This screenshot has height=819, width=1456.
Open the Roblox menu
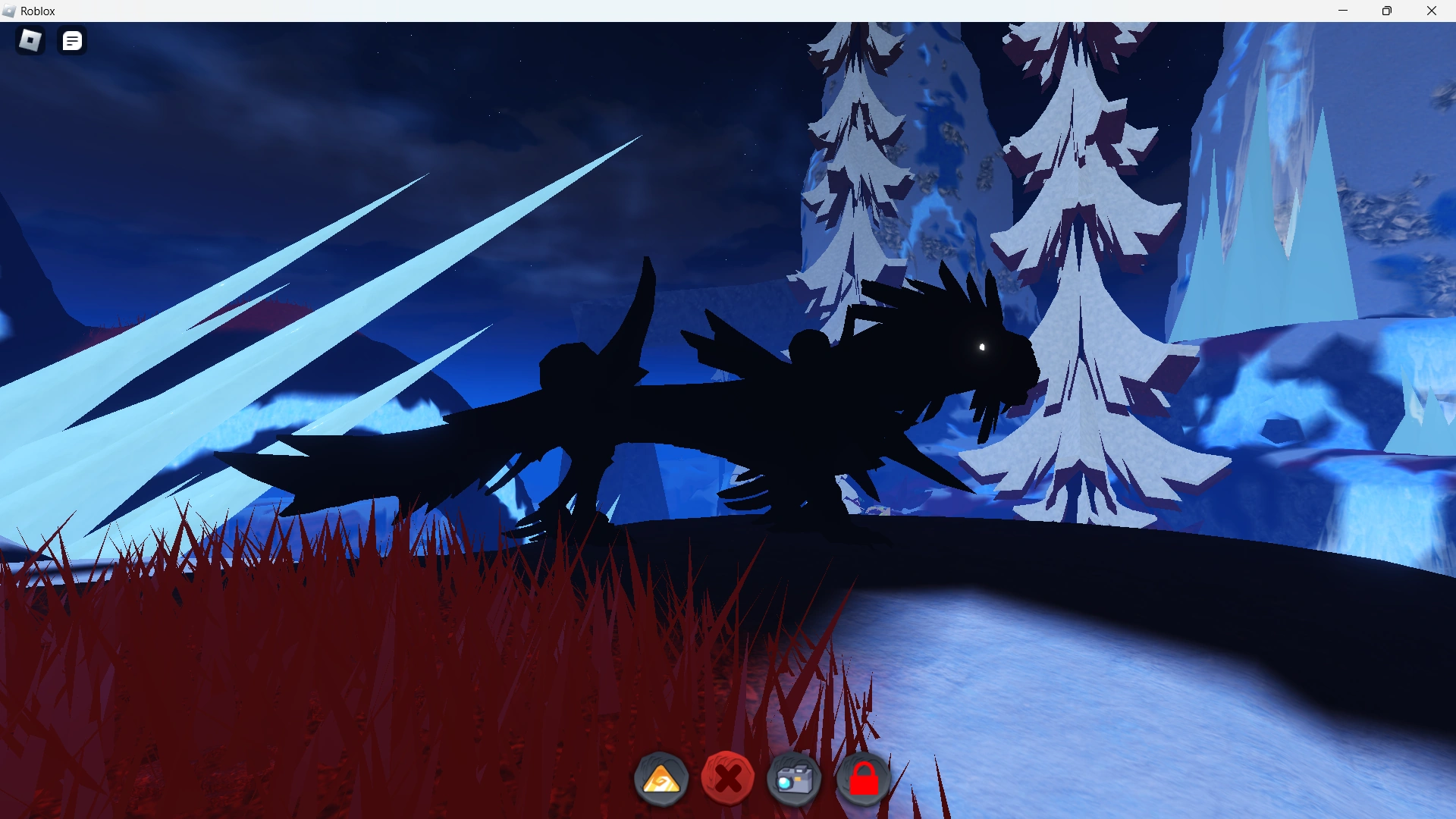[30, 41]
